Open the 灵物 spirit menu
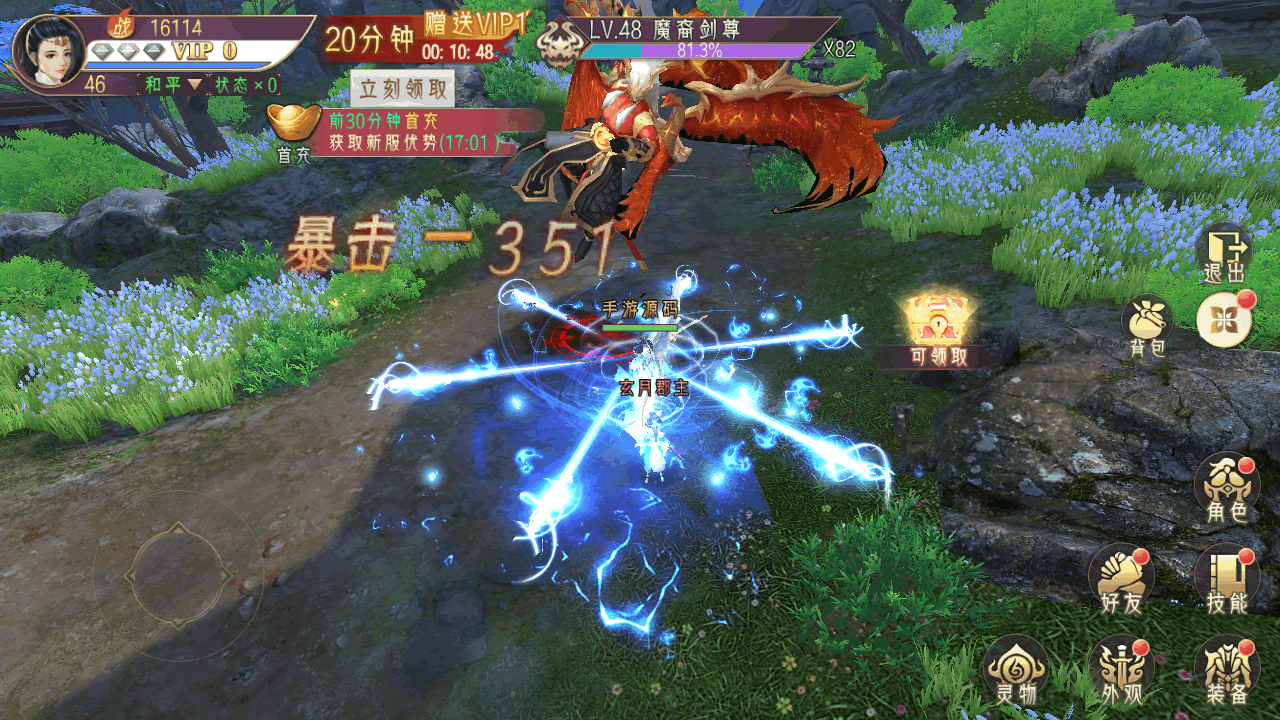The height and width of the screenshot is (720, 1280). pos(1016,669)
